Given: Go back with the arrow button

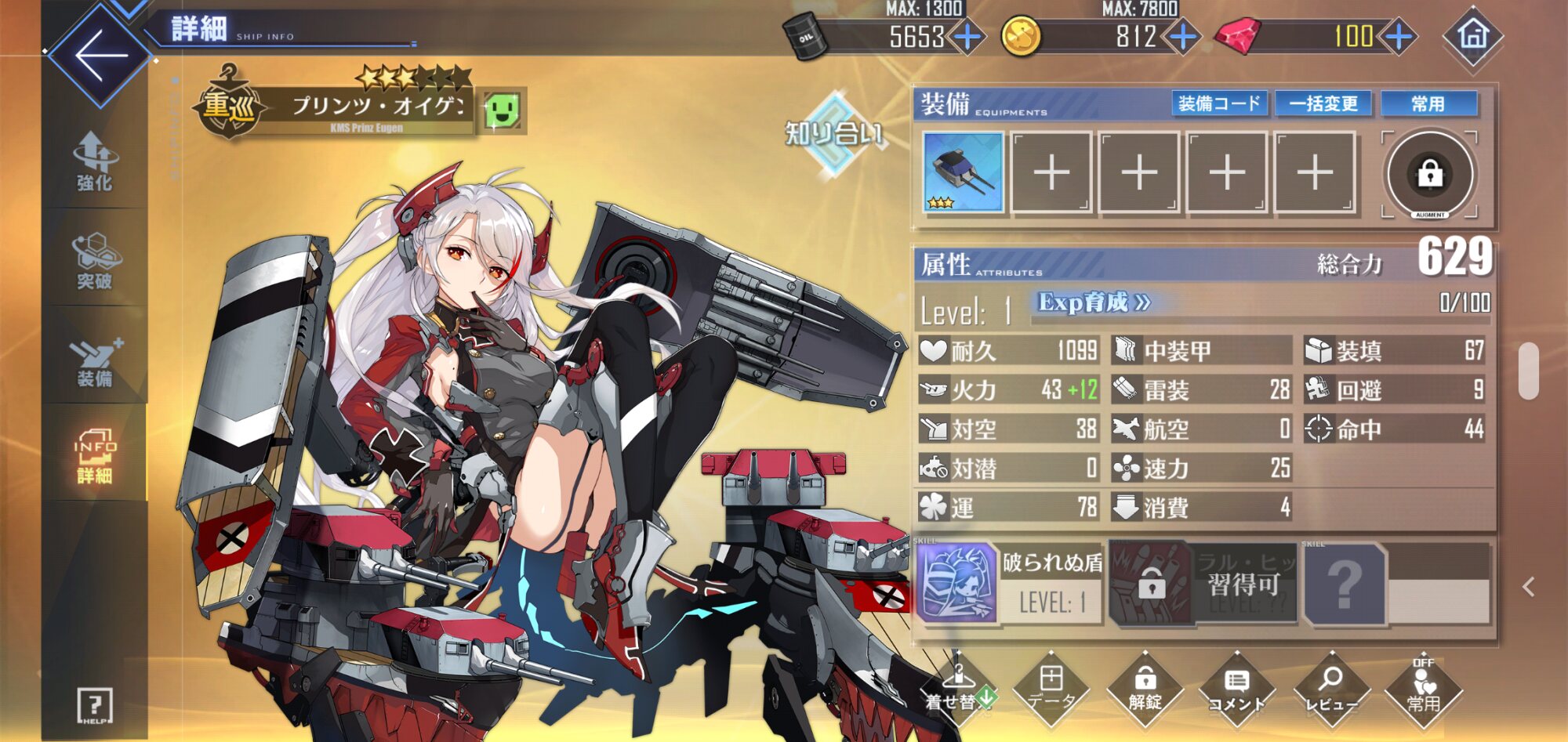Looking at the screenshot, I should [100, 55].
